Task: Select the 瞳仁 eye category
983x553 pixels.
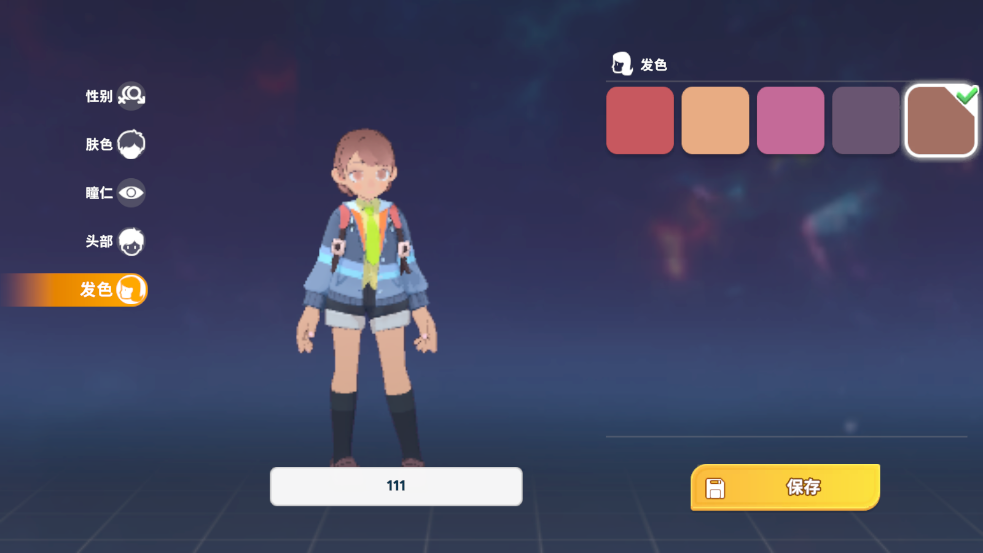Action: pyautogui.click(x=115, y=193)
